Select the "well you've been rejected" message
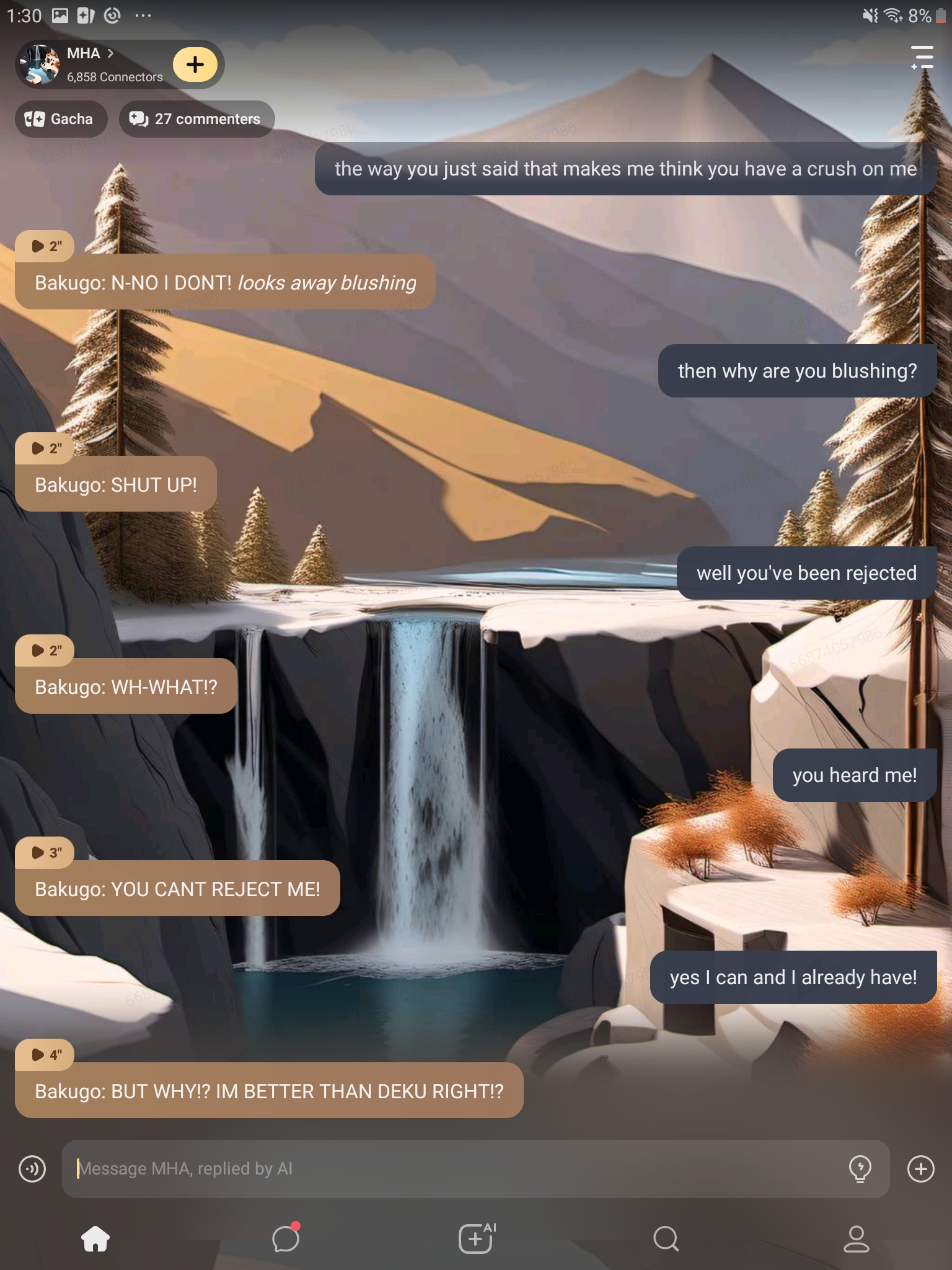The width and height of the screenshot is (952, 1270). [806, 573]
